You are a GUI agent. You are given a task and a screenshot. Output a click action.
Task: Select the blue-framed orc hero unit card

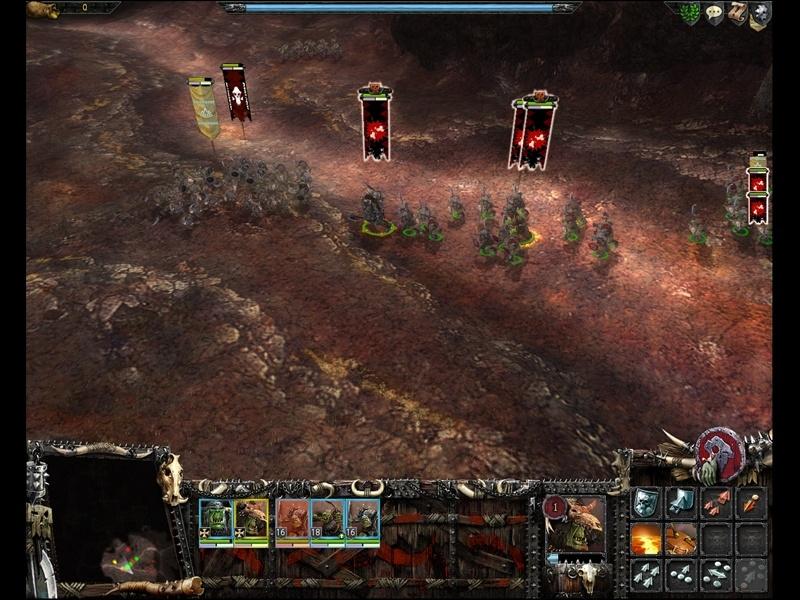(x=215, y=520)
